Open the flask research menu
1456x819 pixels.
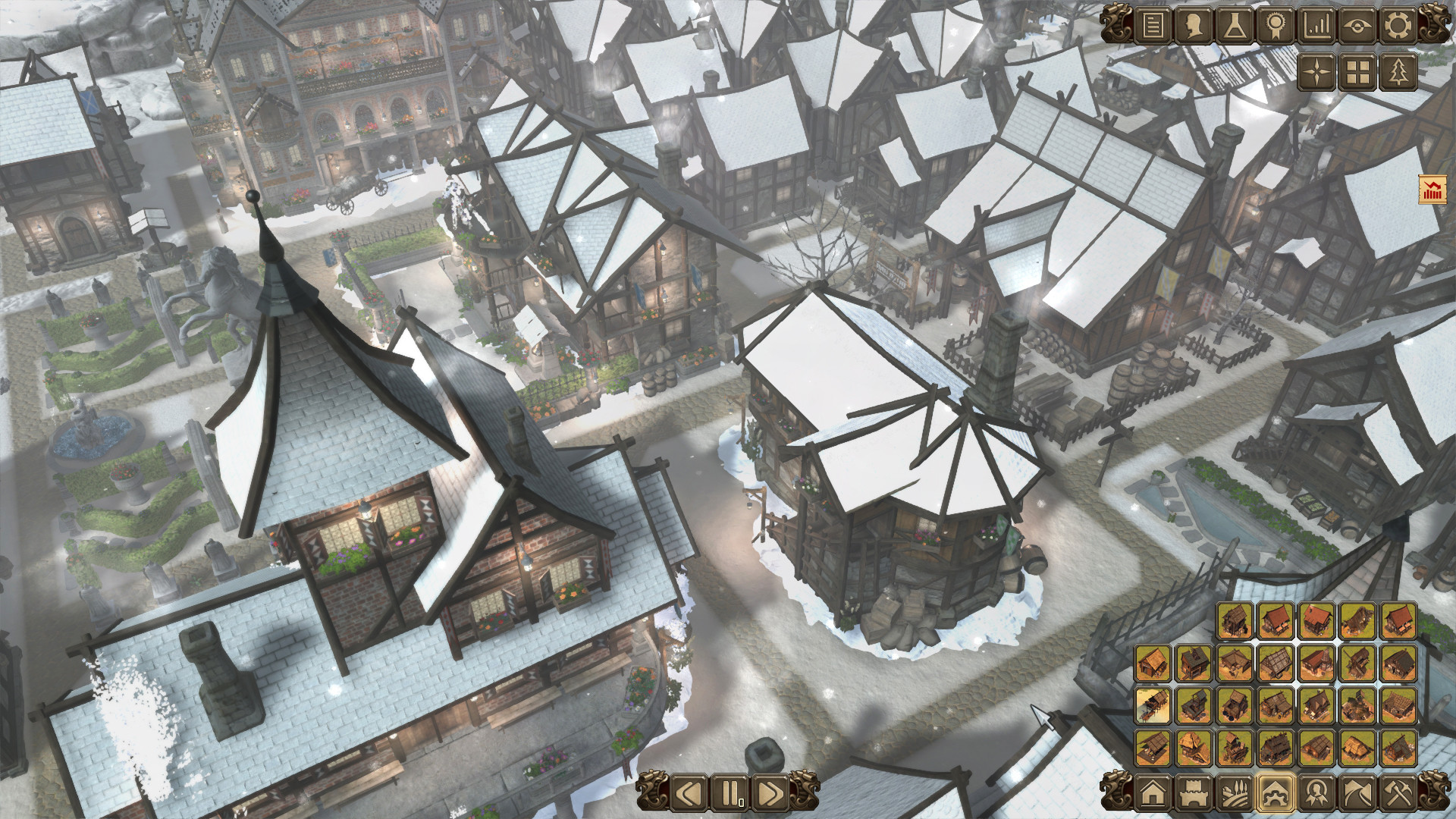click(1234, 27)
